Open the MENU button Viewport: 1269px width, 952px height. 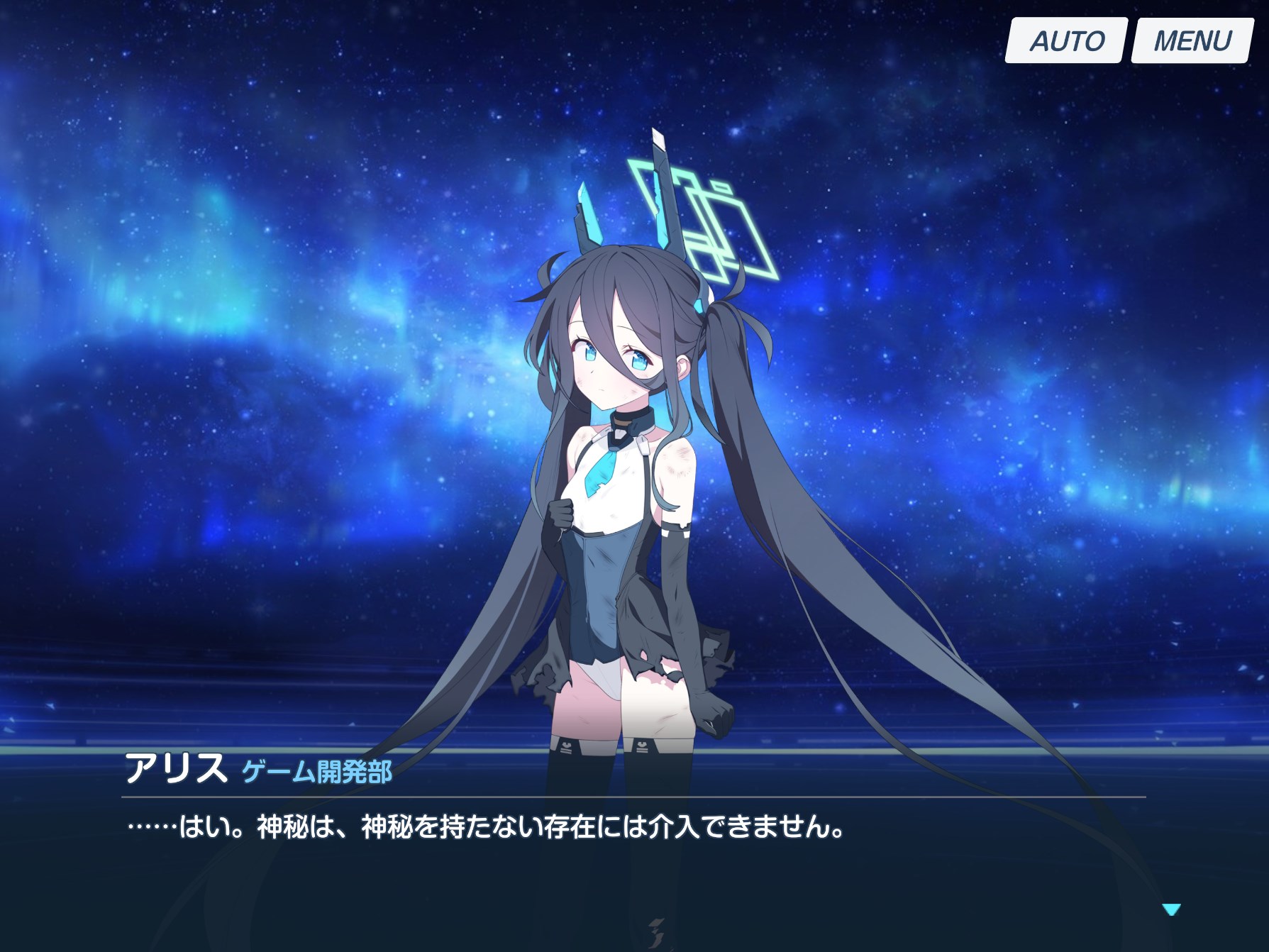click(1192, 41)
